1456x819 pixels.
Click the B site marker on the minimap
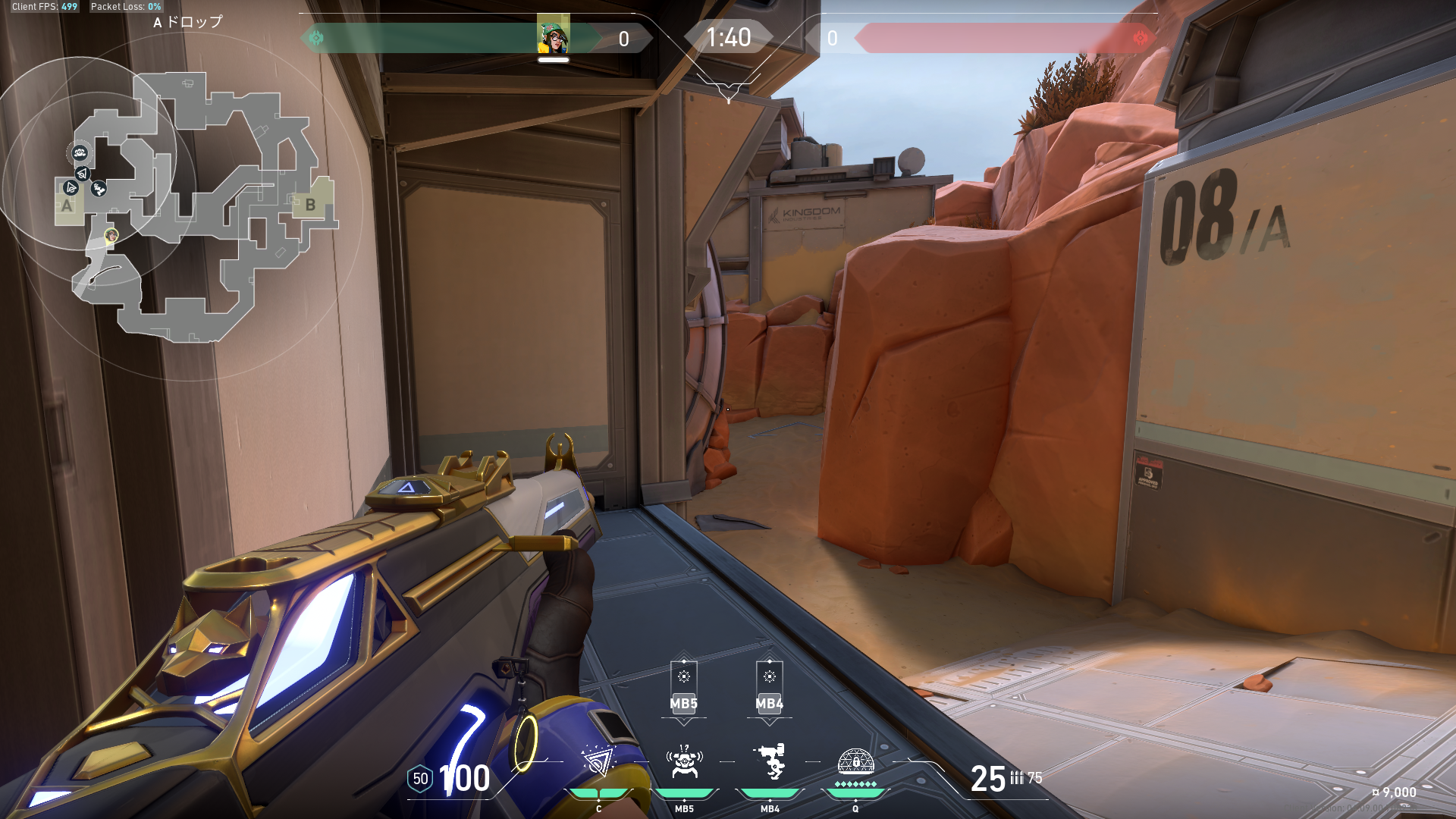(x=310, y=204)
